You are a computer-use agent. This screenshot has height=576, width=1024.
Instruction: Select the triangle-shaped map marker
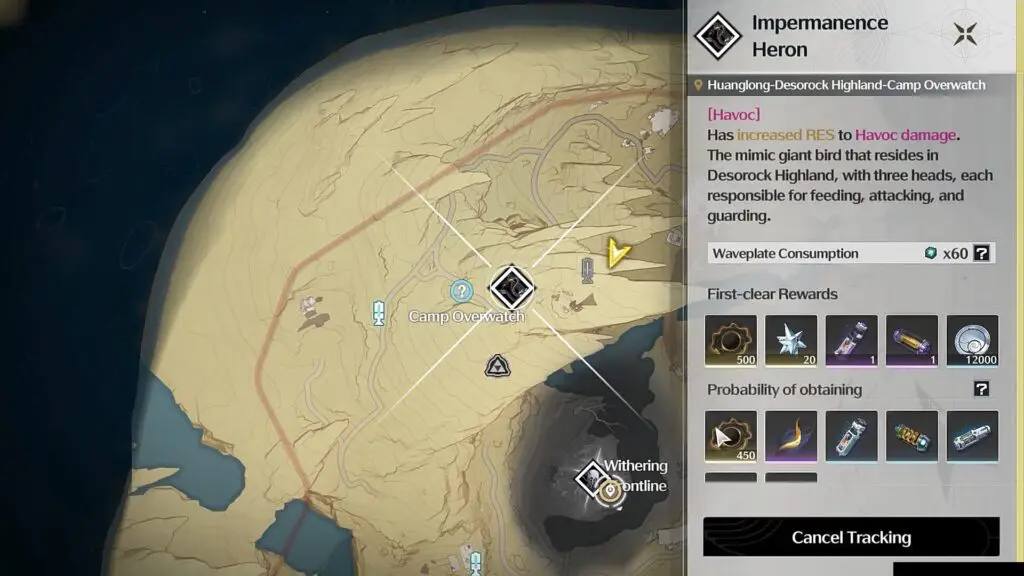[x=497, y=367]
